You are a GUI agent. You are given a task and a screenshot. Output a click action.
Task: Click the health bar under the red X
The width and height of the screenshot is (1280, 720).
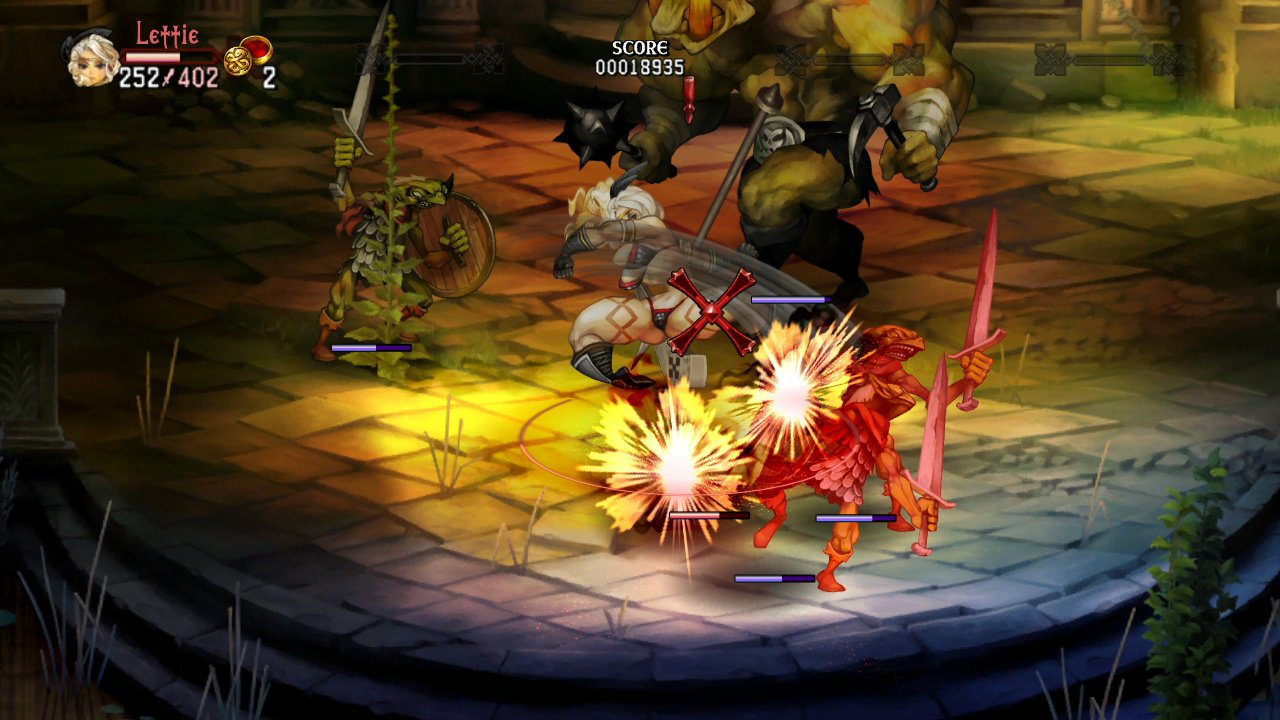pyautogui.click(x=790, y=297)
